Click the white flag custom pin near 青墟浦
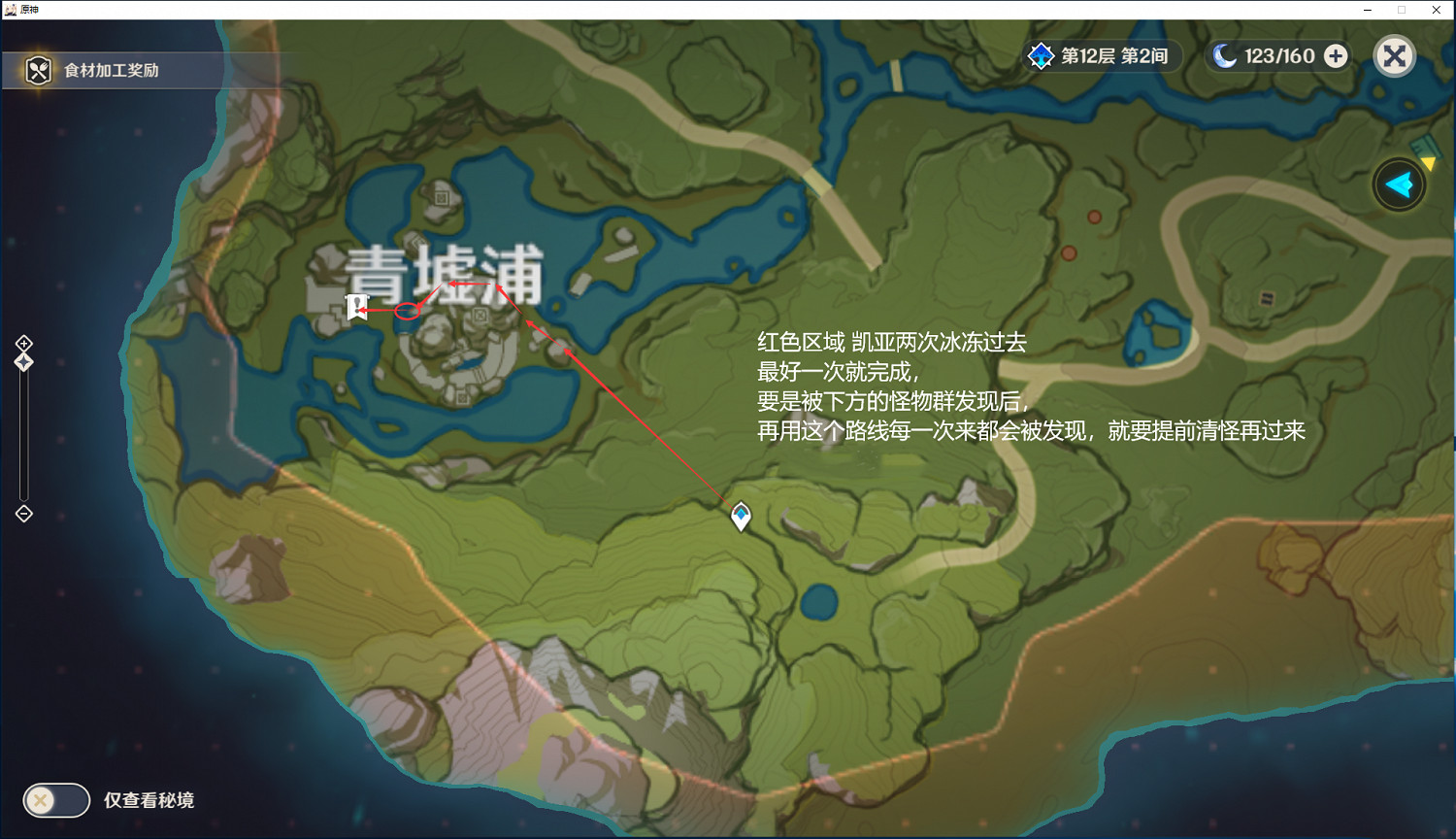 [358, 307]
